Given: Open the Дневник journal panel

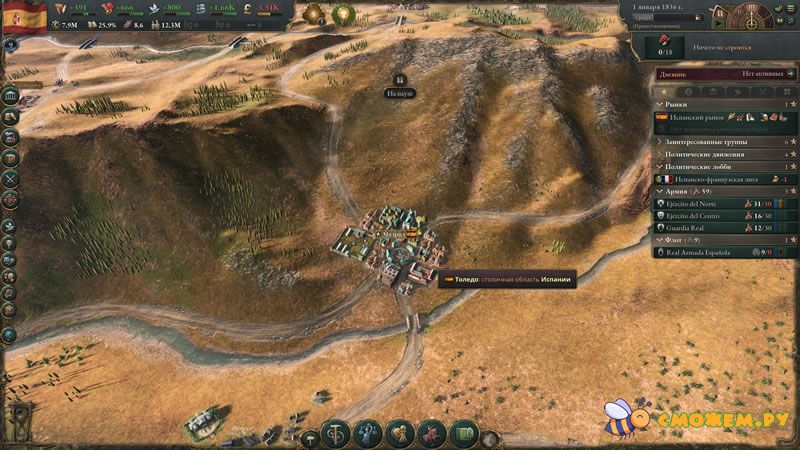Looking at the screenshot, I should coord(681,73).
